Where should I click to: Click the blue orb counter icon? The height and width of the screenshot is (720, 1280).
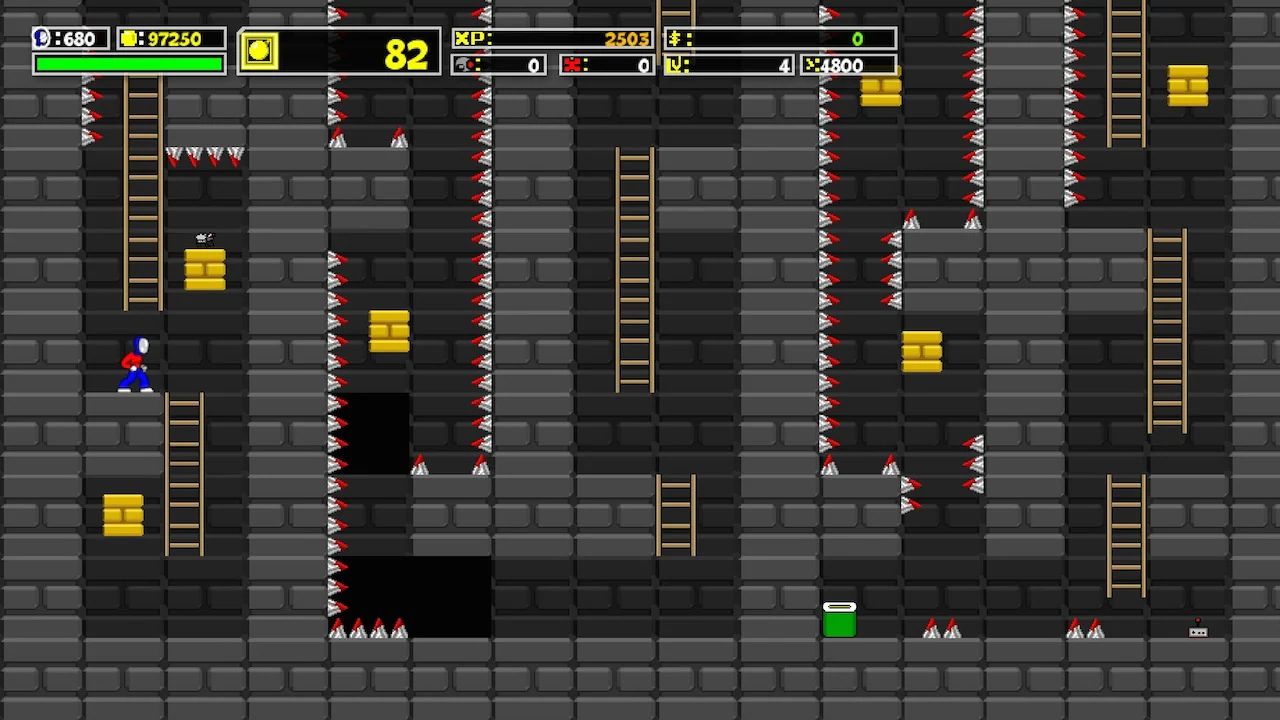click(40, 38)
